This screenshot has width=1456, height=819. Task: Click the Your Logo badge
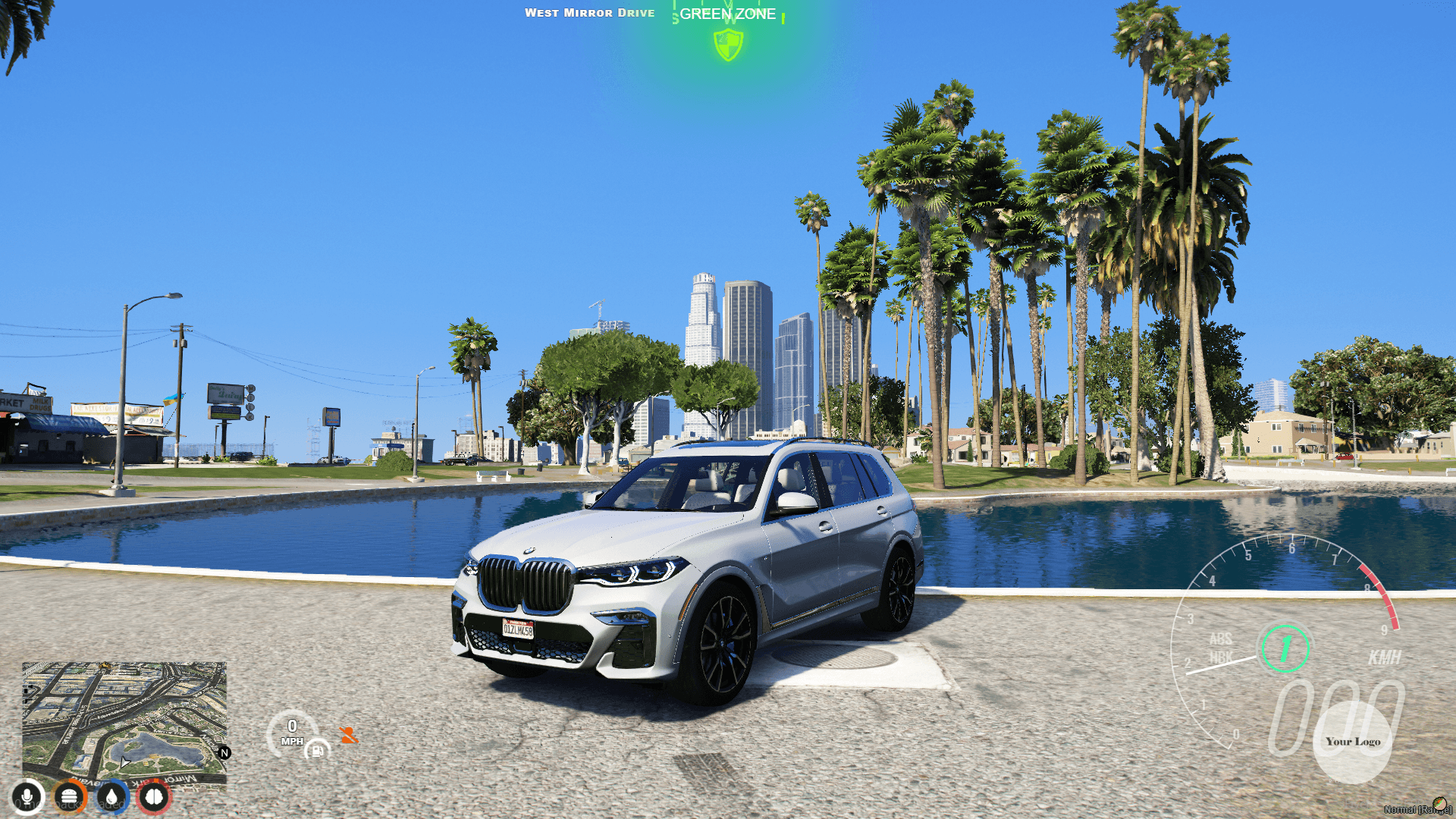pyautogui.click(x=1354, y=741)
